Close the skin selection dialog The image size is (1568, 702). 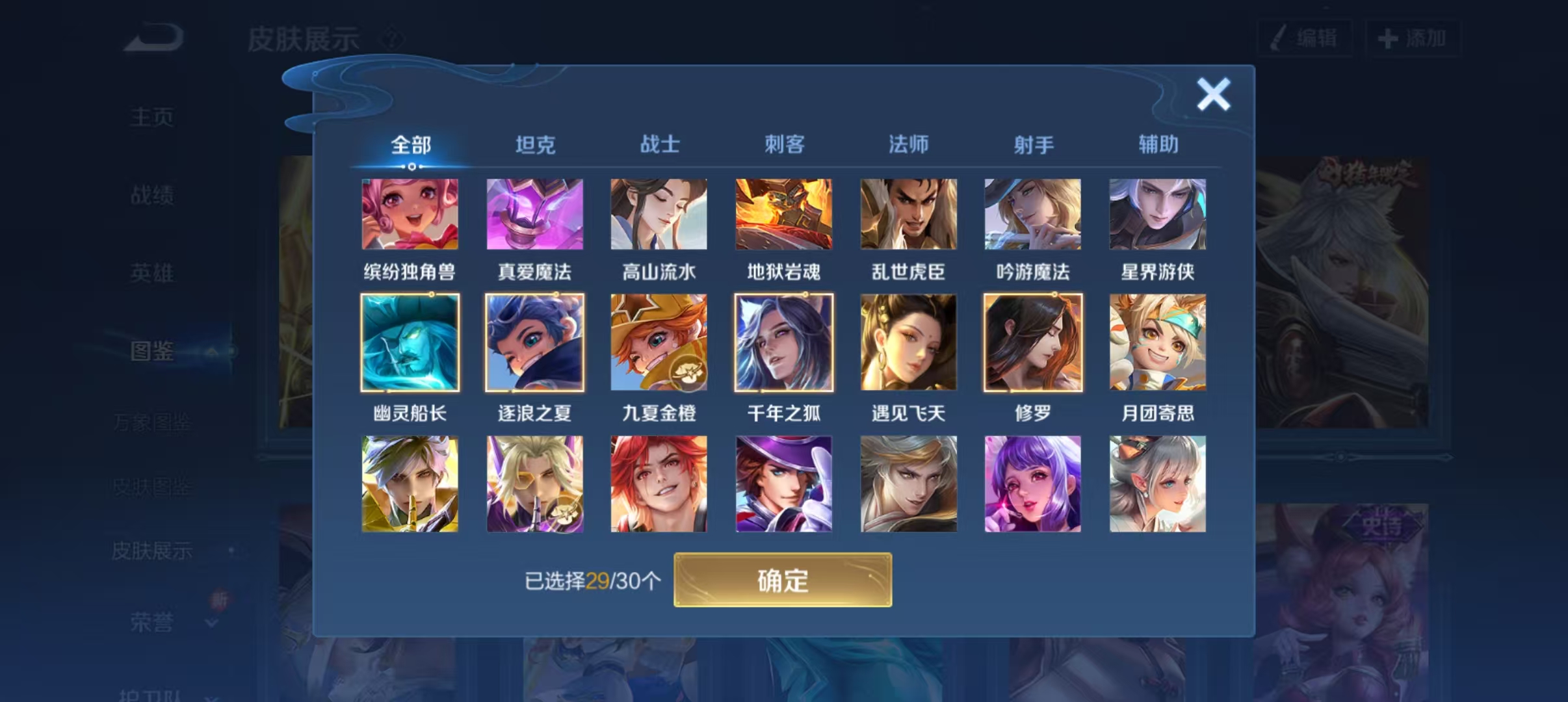click(x=1213, y=92)
